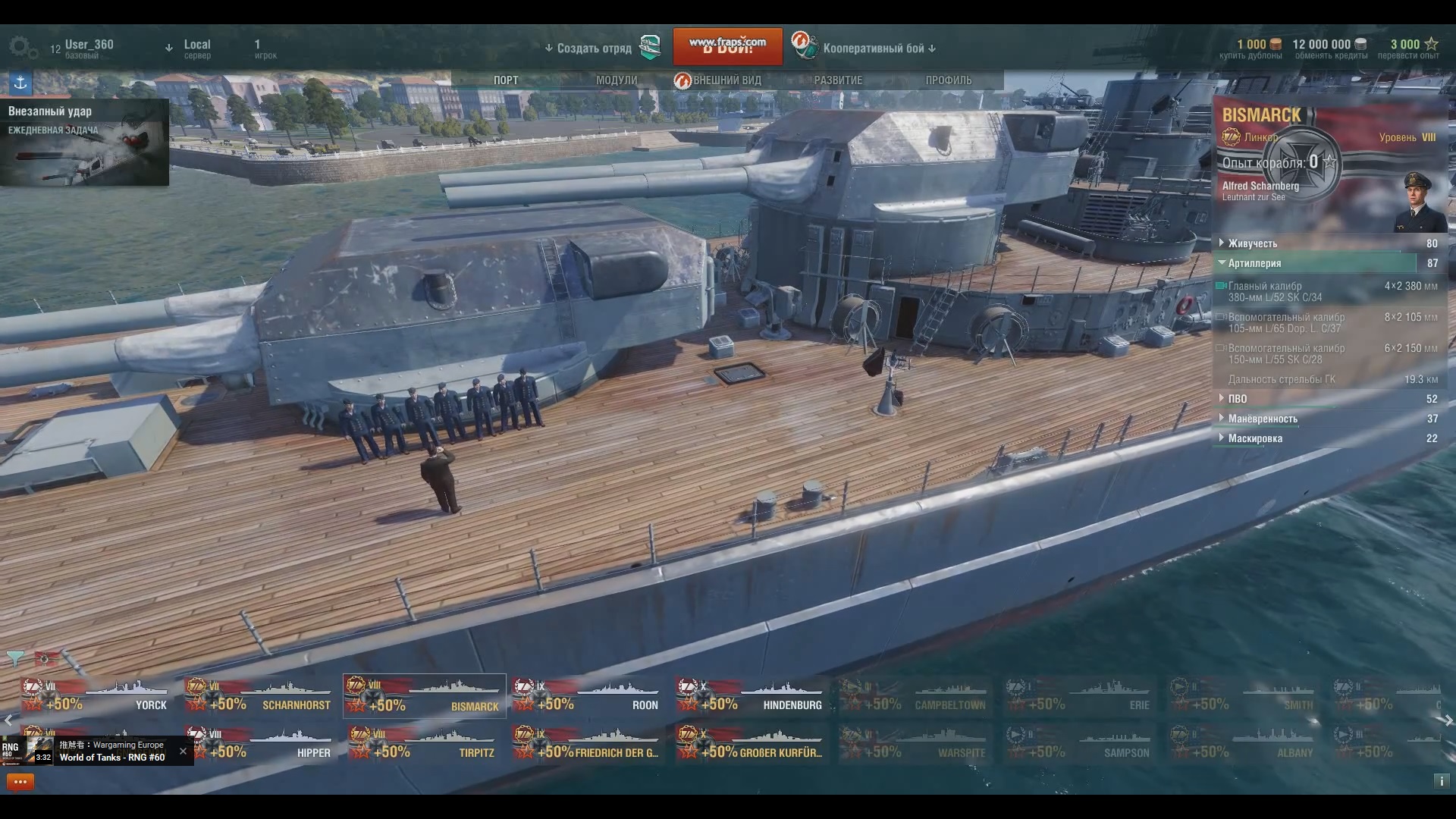Go to the ПРОФИЛЬ tab
This screenshot has height=819, width=1456.
click(x=948, y=80)
